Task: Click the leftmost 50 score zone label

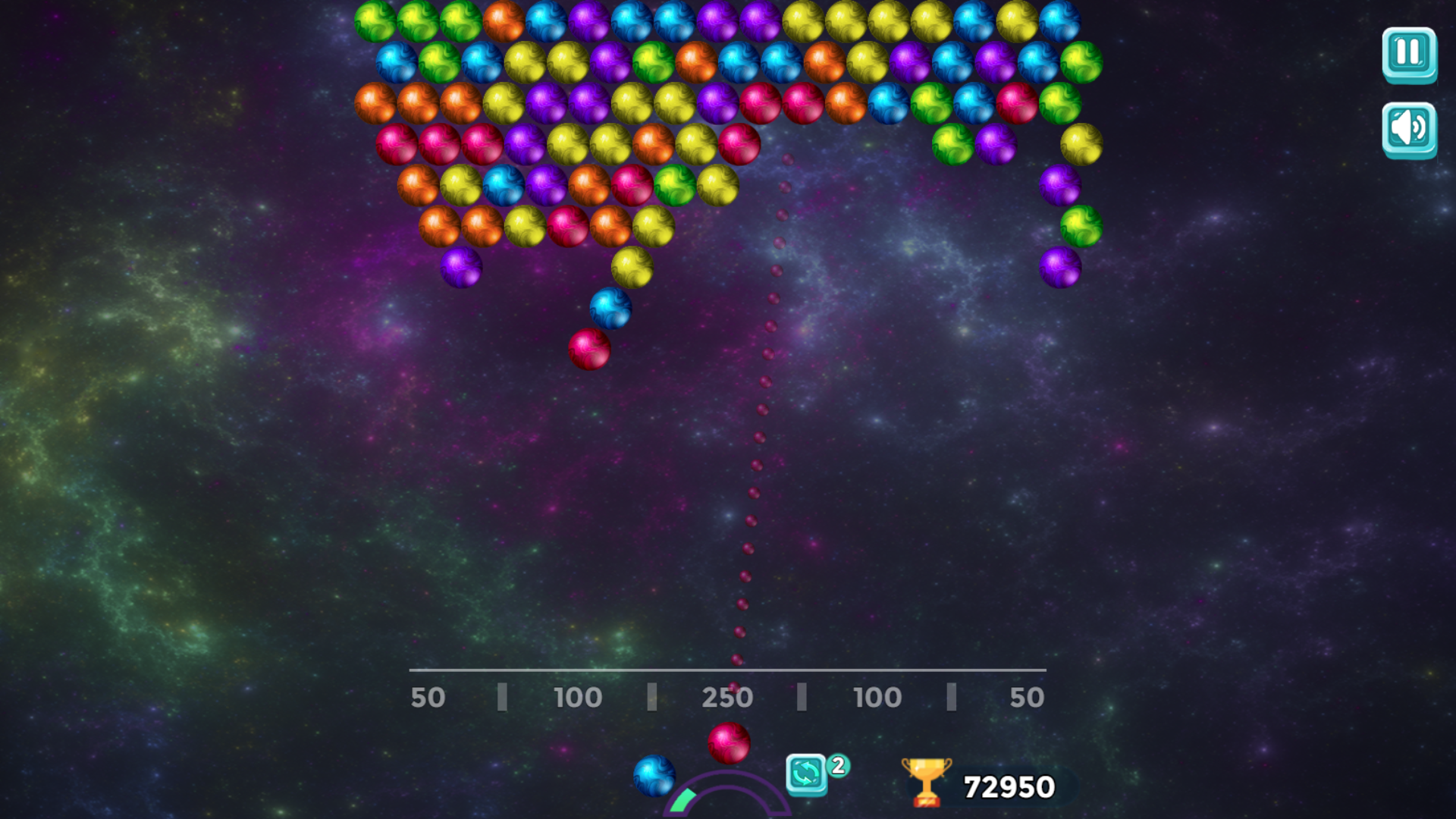Action: point(428,697)
